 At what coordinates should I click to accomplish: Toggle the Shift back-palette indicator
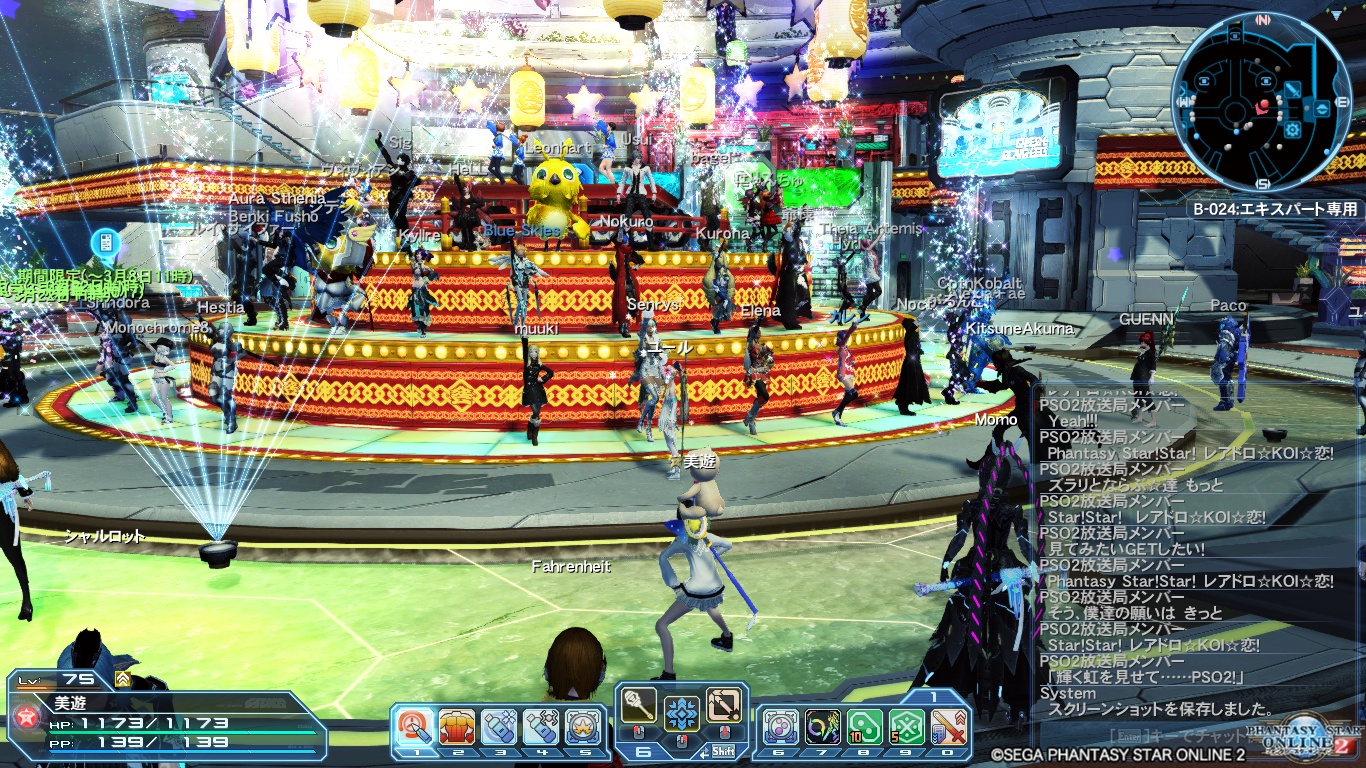point(724,751)
